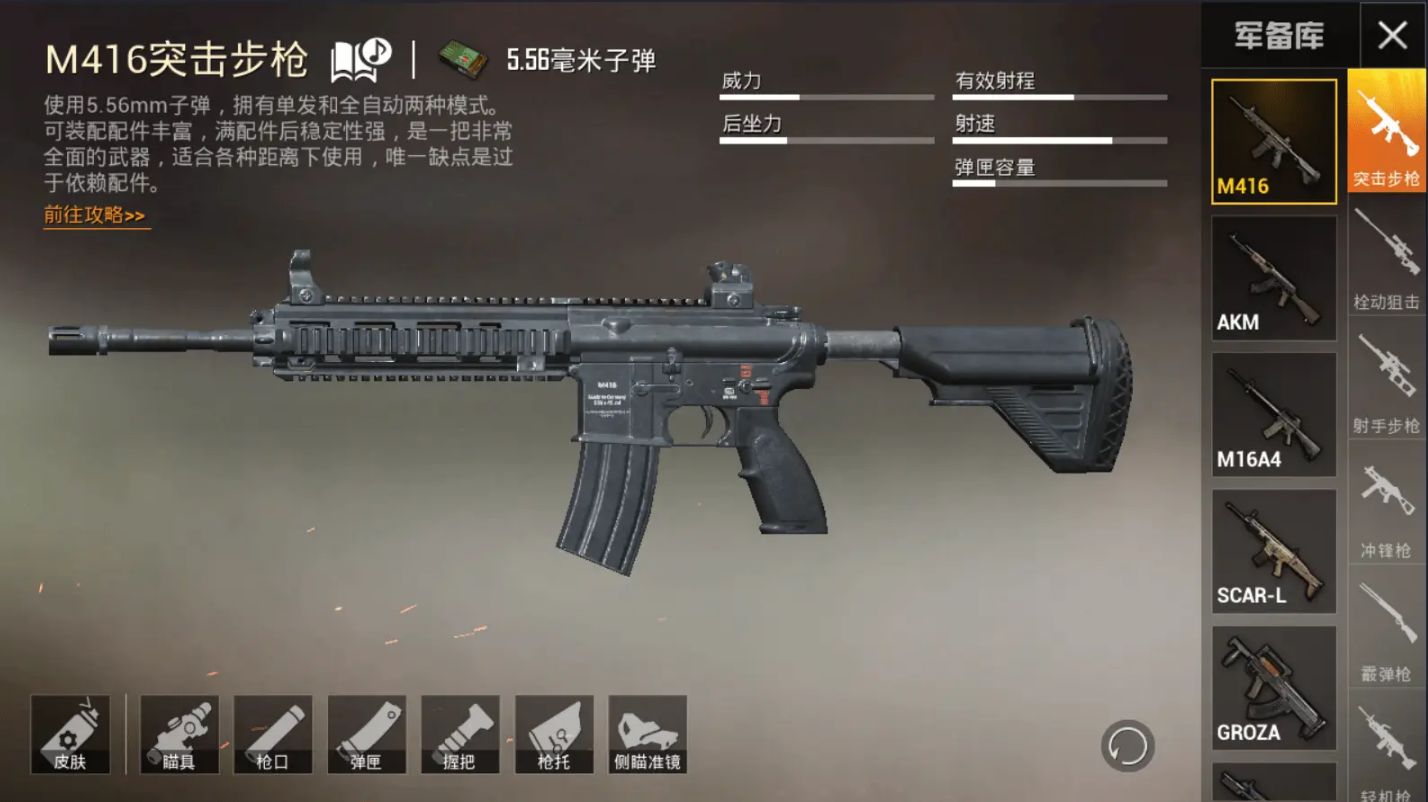The height and width of the screenshot is (802, 1428).
Task: Open the 弹匣 (magazine) attachment slot
Action: coord(366,733)
